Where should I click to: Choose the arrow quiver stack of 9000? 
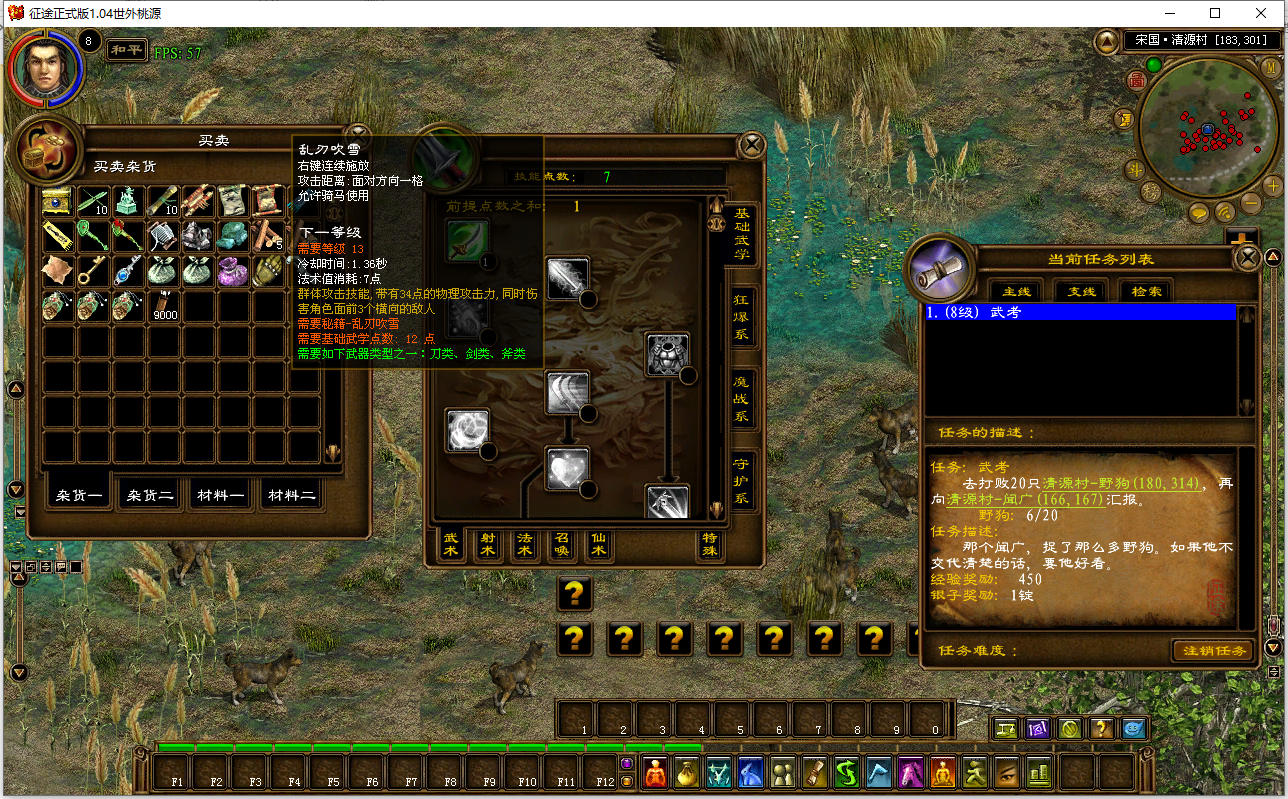(162, 305)
